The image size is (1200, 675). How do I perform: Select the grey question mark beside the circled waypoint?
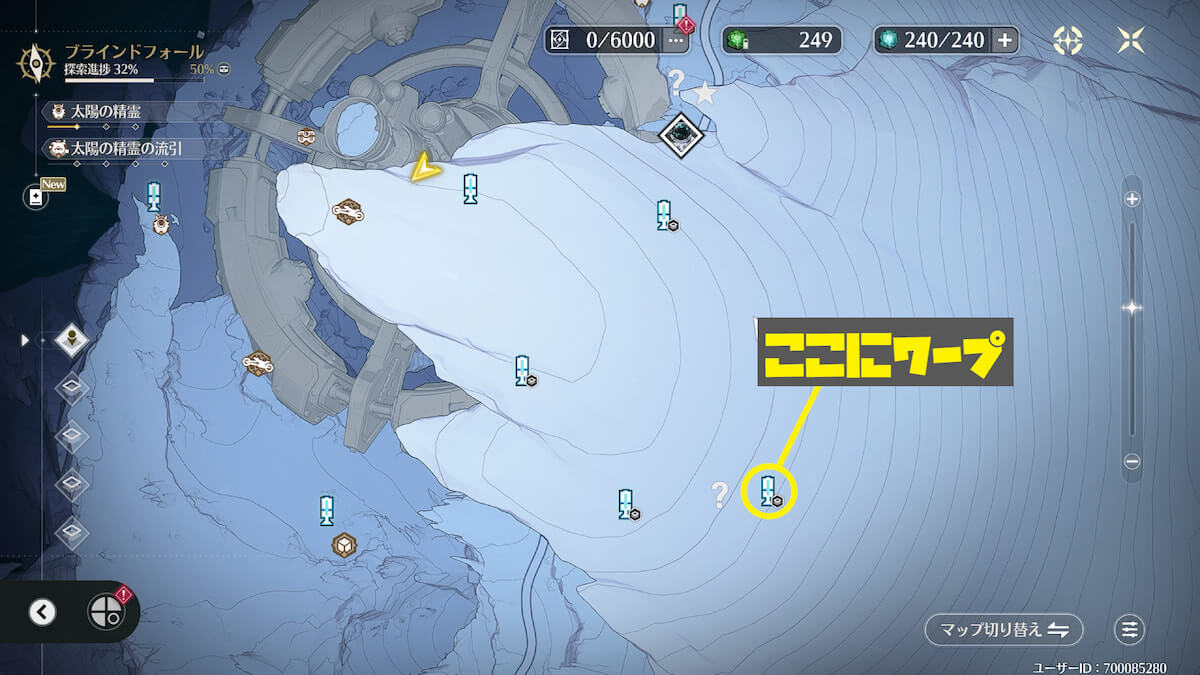tap(719, 493)
